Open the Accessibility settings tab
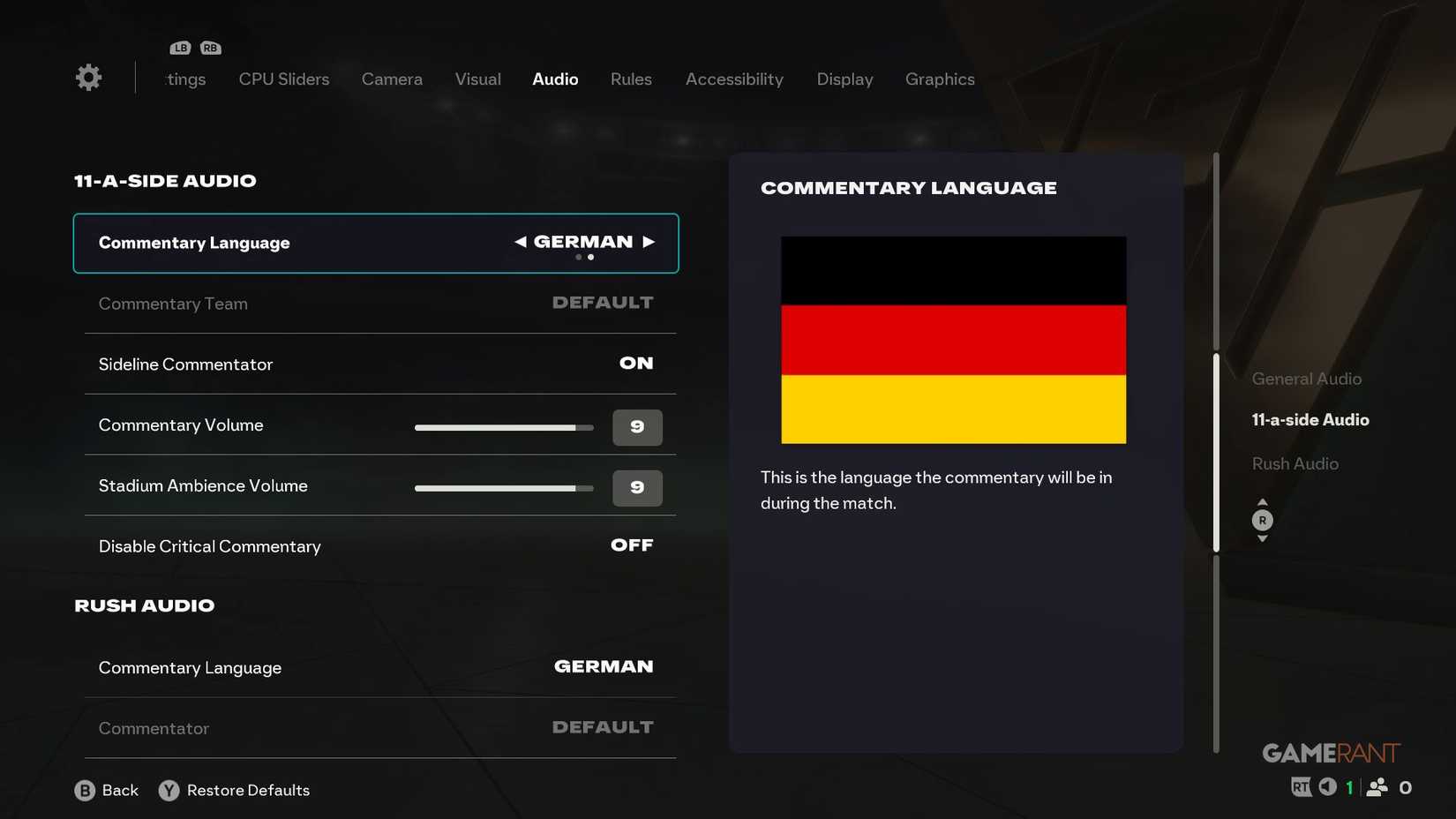The image size is (1456, 819). coord(734,79)
